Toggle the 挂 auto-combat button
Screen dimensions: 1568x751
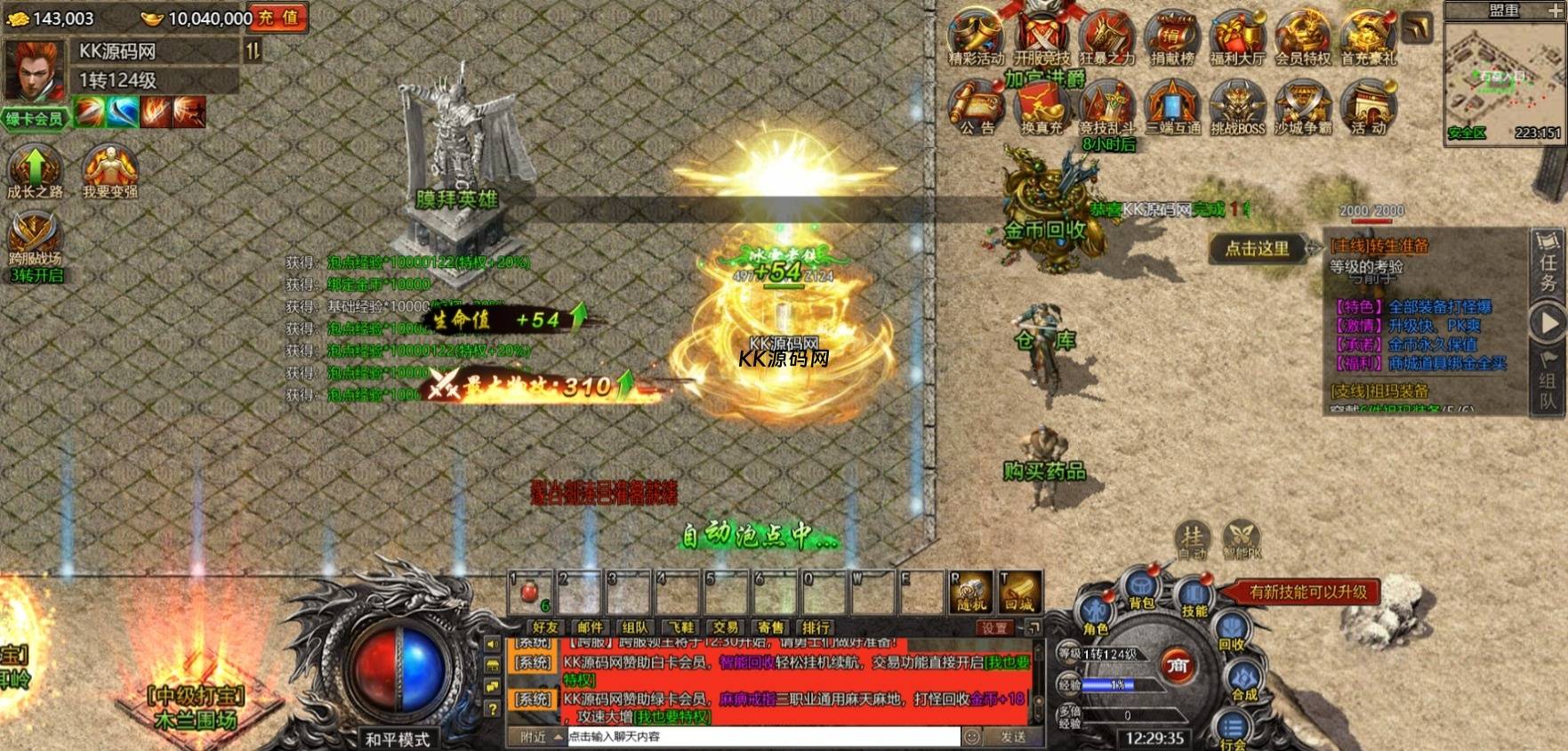1192,538
